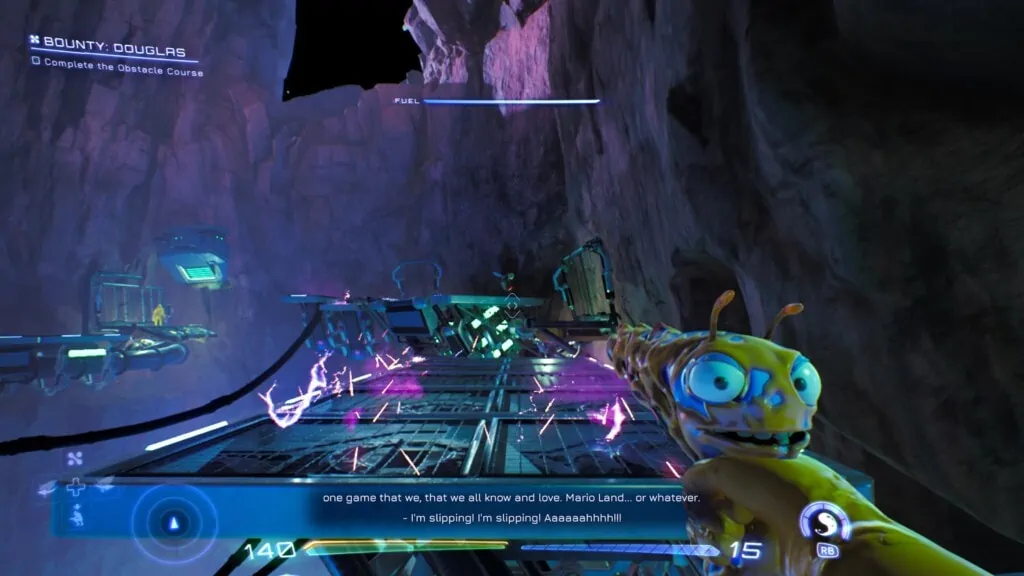Check the Complete the Obstacle Course objective
This screenshot has height=576, width=1024.
[x=36, y=61]
